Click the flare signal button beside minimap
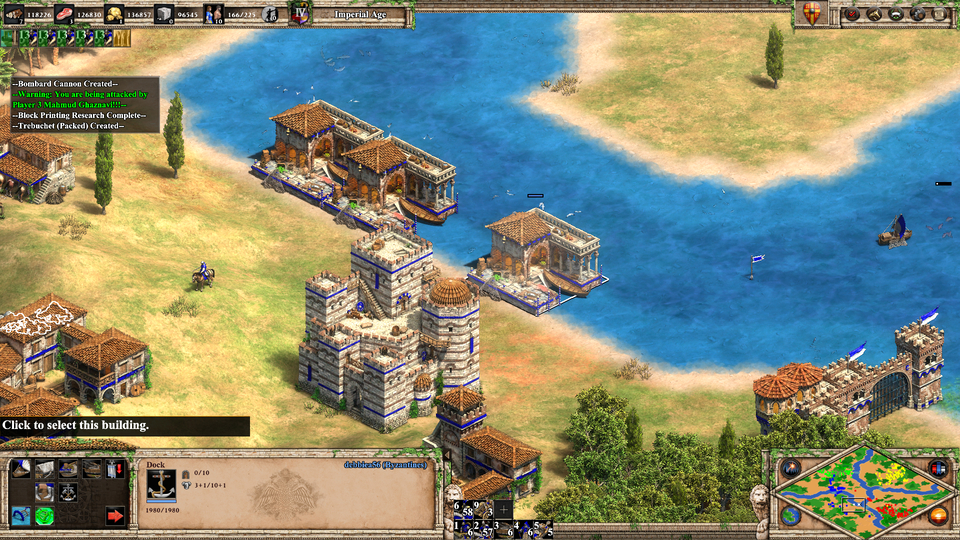 point(790,468)
